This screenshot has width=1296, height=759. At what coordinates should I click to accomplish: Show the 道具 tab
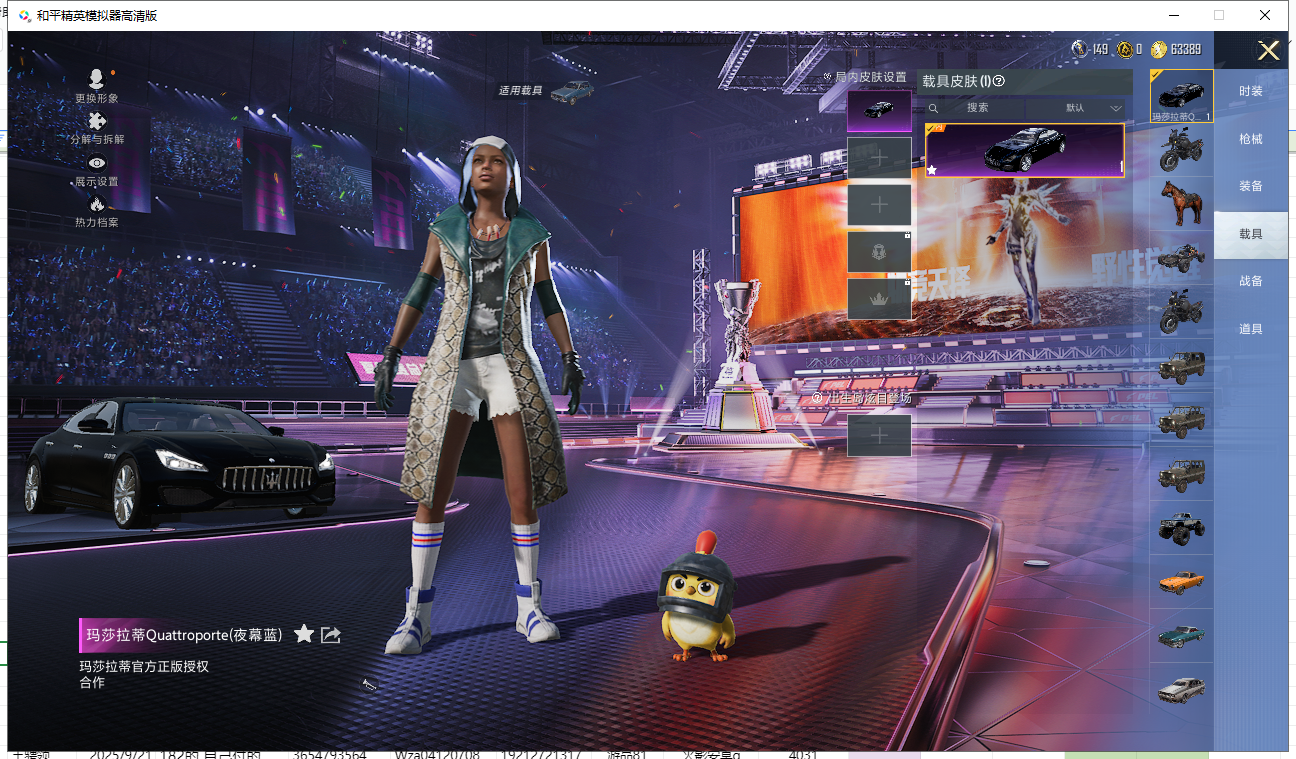point(1250,329)
